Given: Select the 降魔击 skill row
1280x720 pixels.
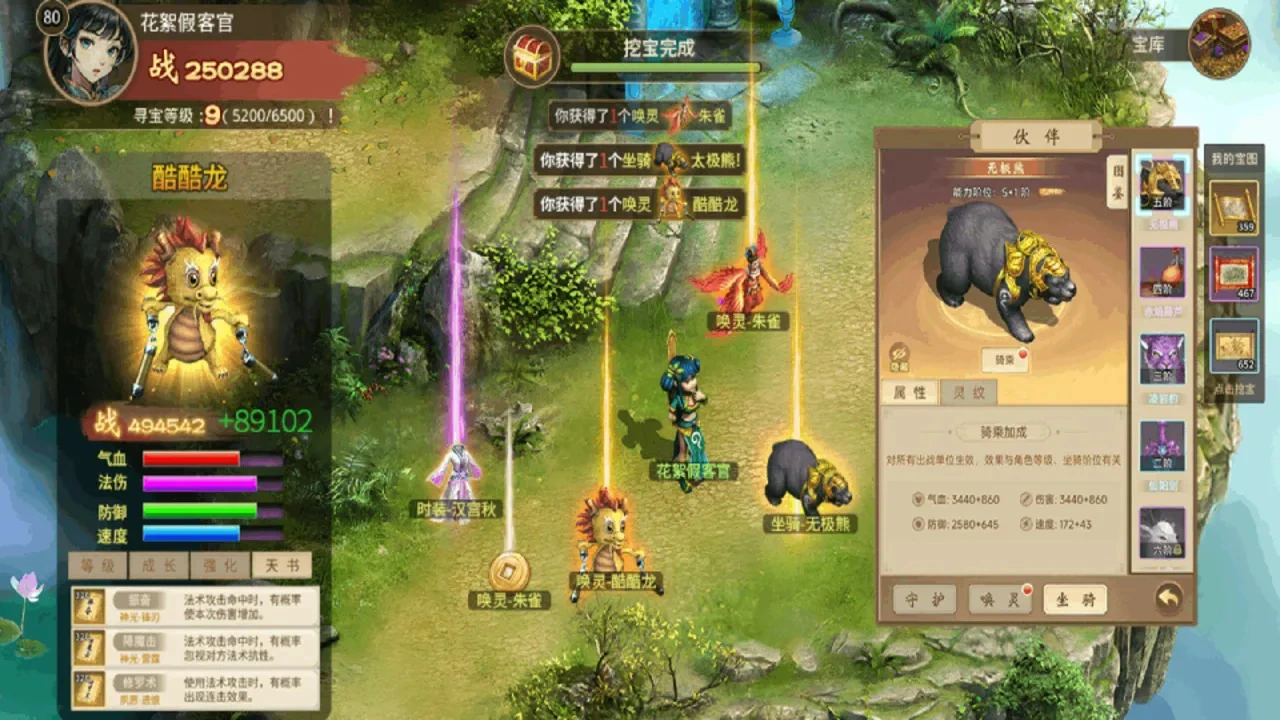Looking at the screenshot, I should (195, 642).
